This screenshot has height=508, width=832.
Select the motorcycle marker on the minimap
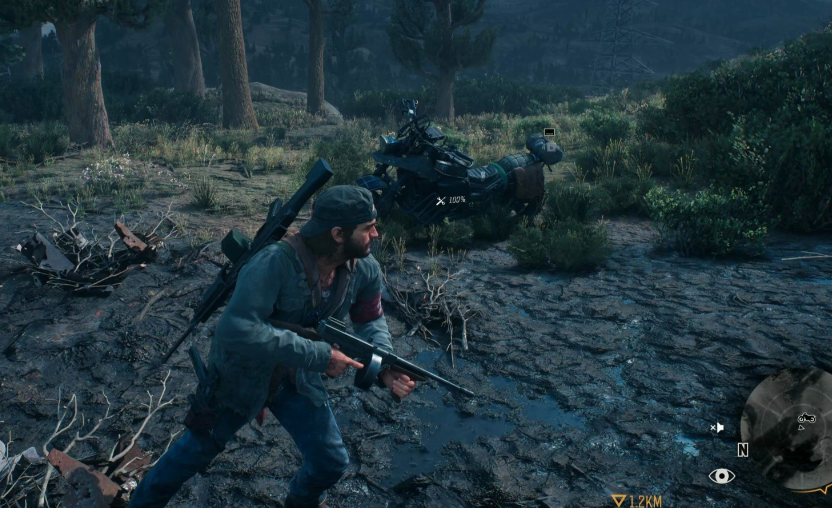pyautogui.click(x=806, y=417)
